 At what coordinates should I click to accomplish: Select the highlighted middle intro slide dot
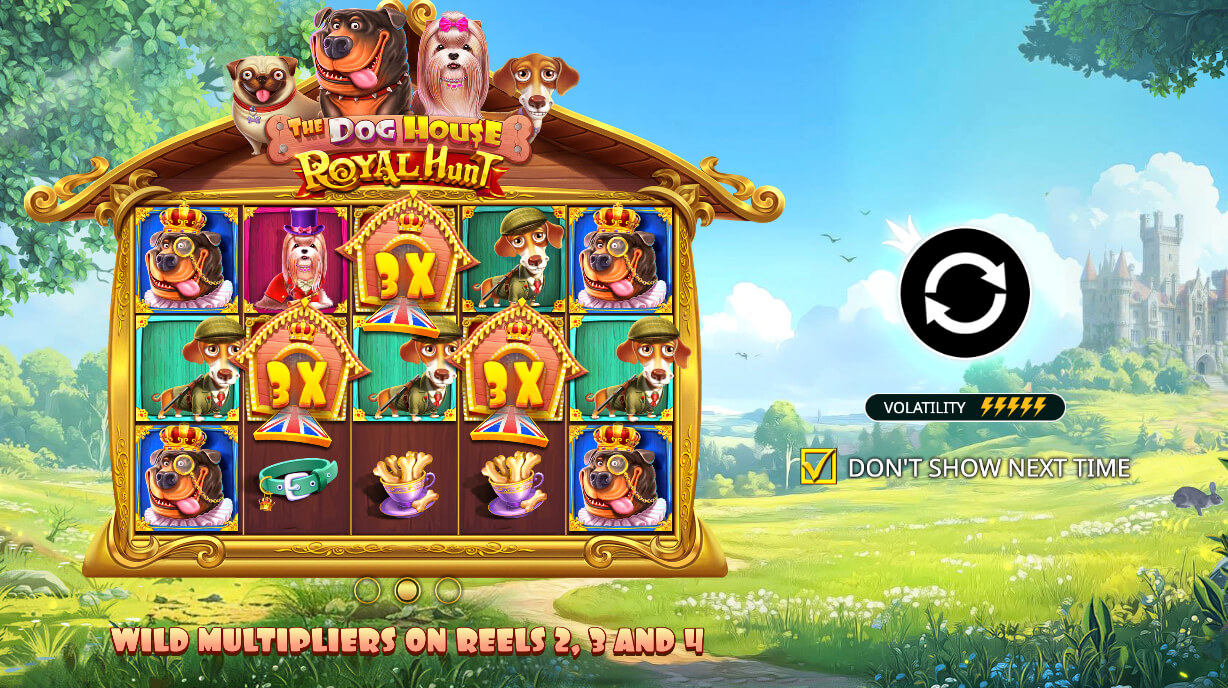coord(407,590)
